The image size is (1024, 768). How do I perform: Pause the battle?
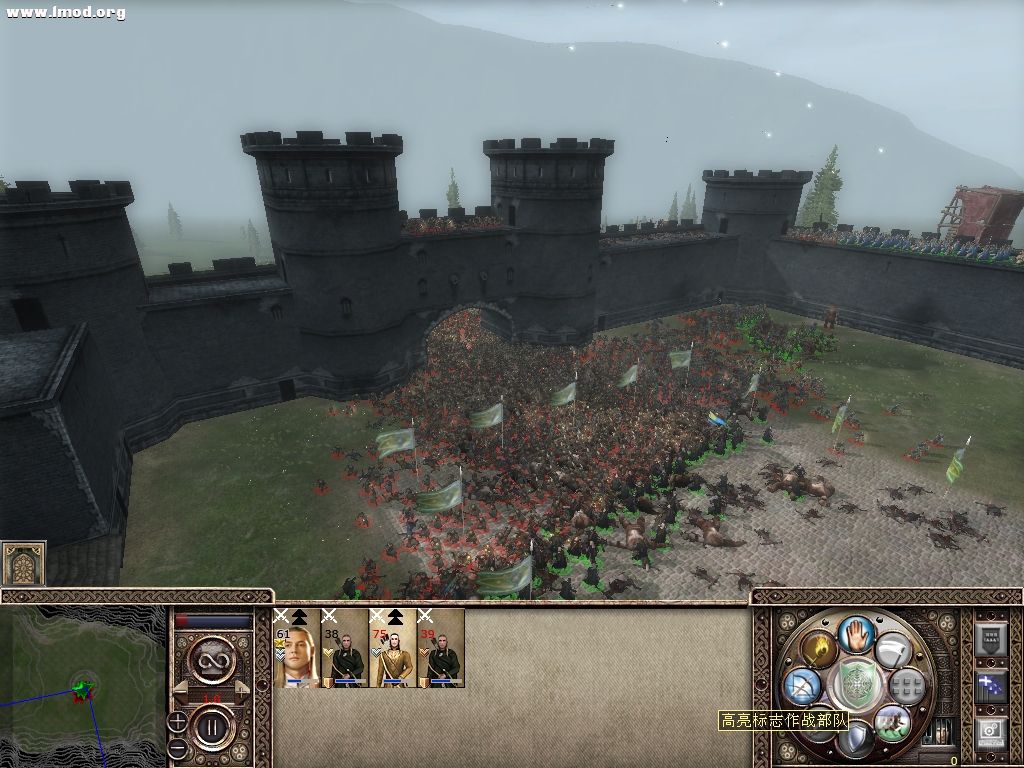click(x=213, y=726)
